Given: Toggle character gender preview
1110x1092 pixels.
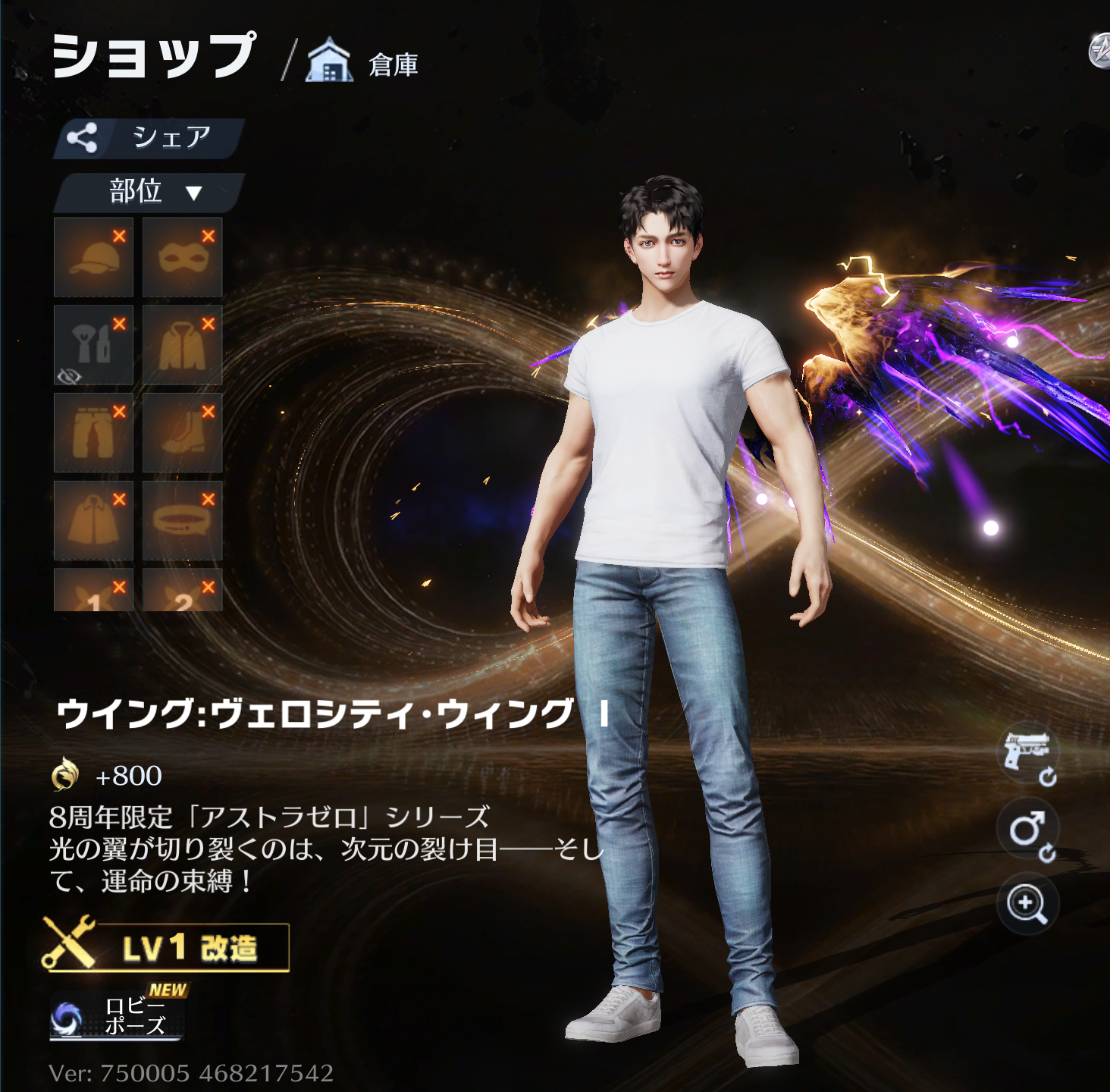Looking at the screenshot, I should 1027,831.
